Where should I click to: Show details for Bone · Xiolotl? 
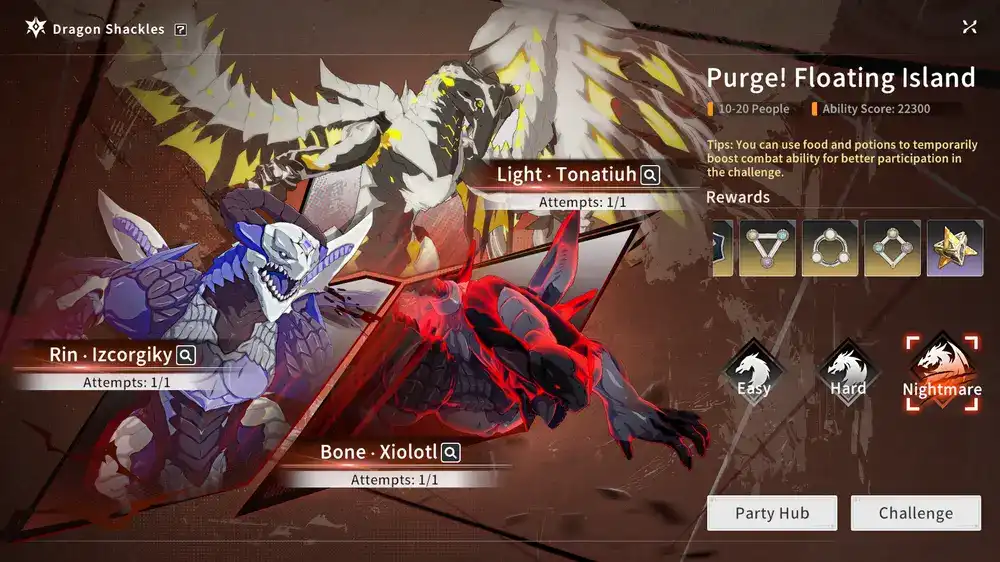tap(451, 453)
